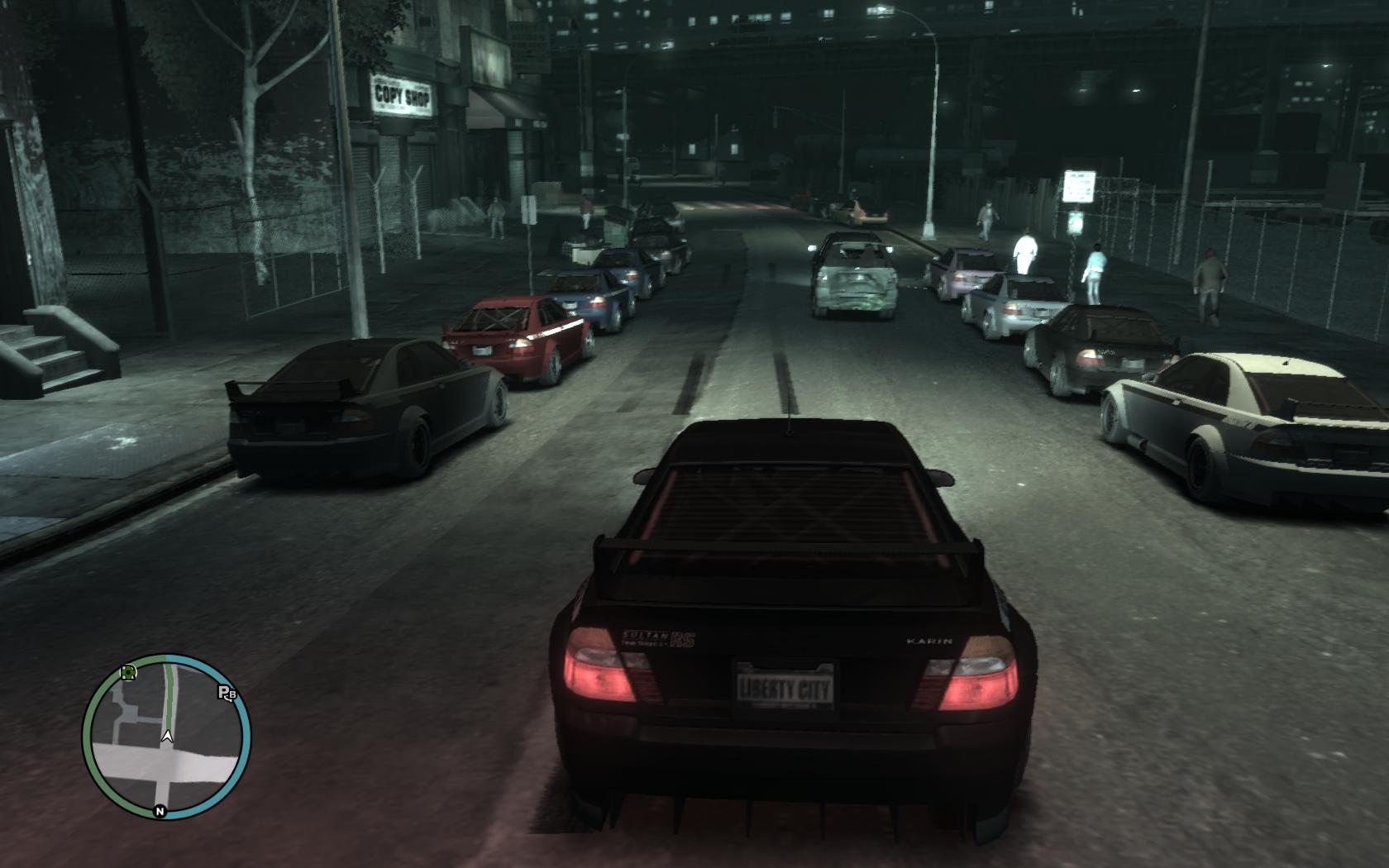Select the white player arrow on the radar
Image resolution: width=1389 pixels, height=868 pixels.
168,735
